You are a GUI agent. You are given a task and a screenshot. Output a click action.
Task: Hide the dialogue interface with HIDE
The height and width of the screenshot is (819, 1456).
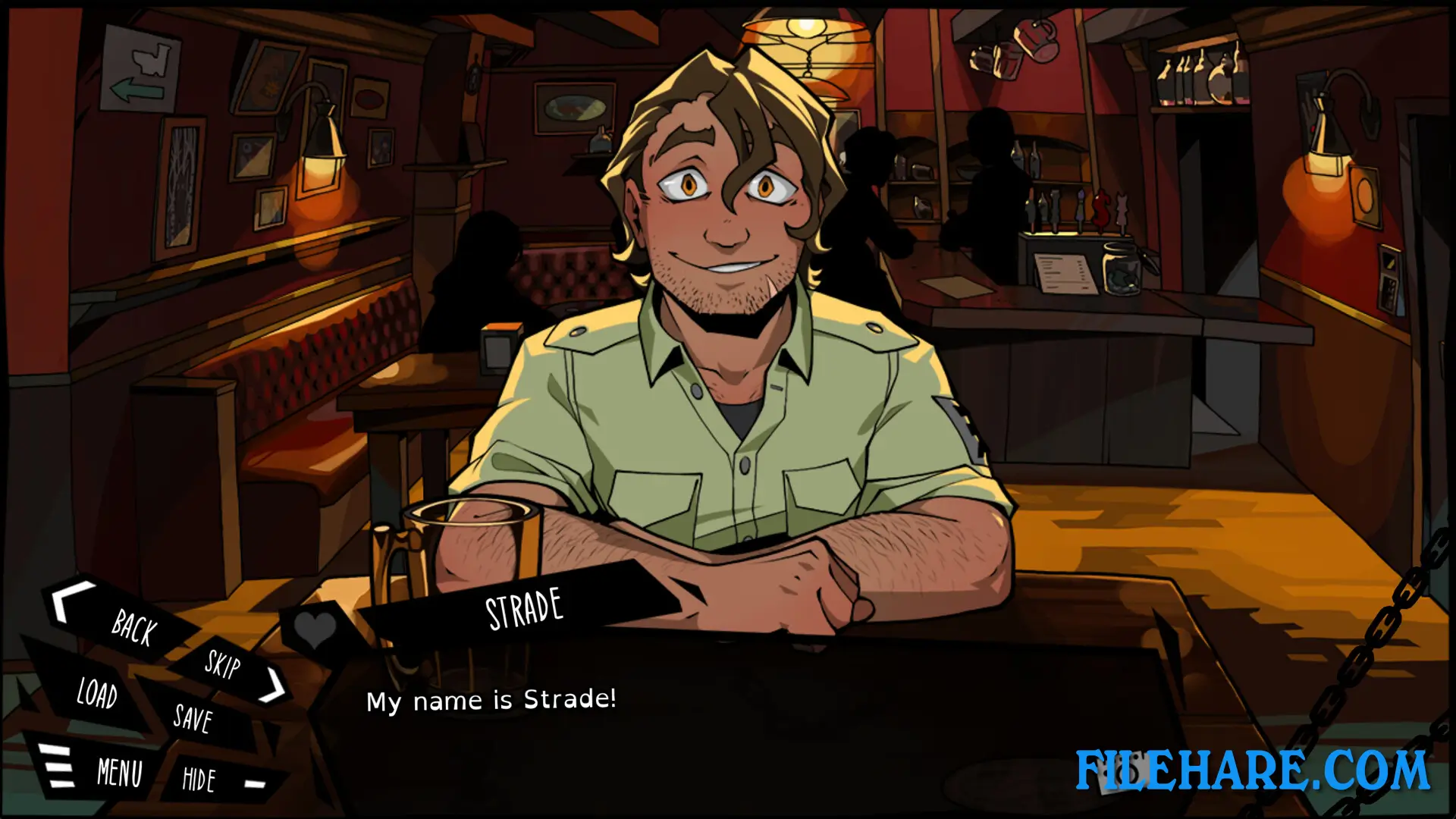pos(199,777)
